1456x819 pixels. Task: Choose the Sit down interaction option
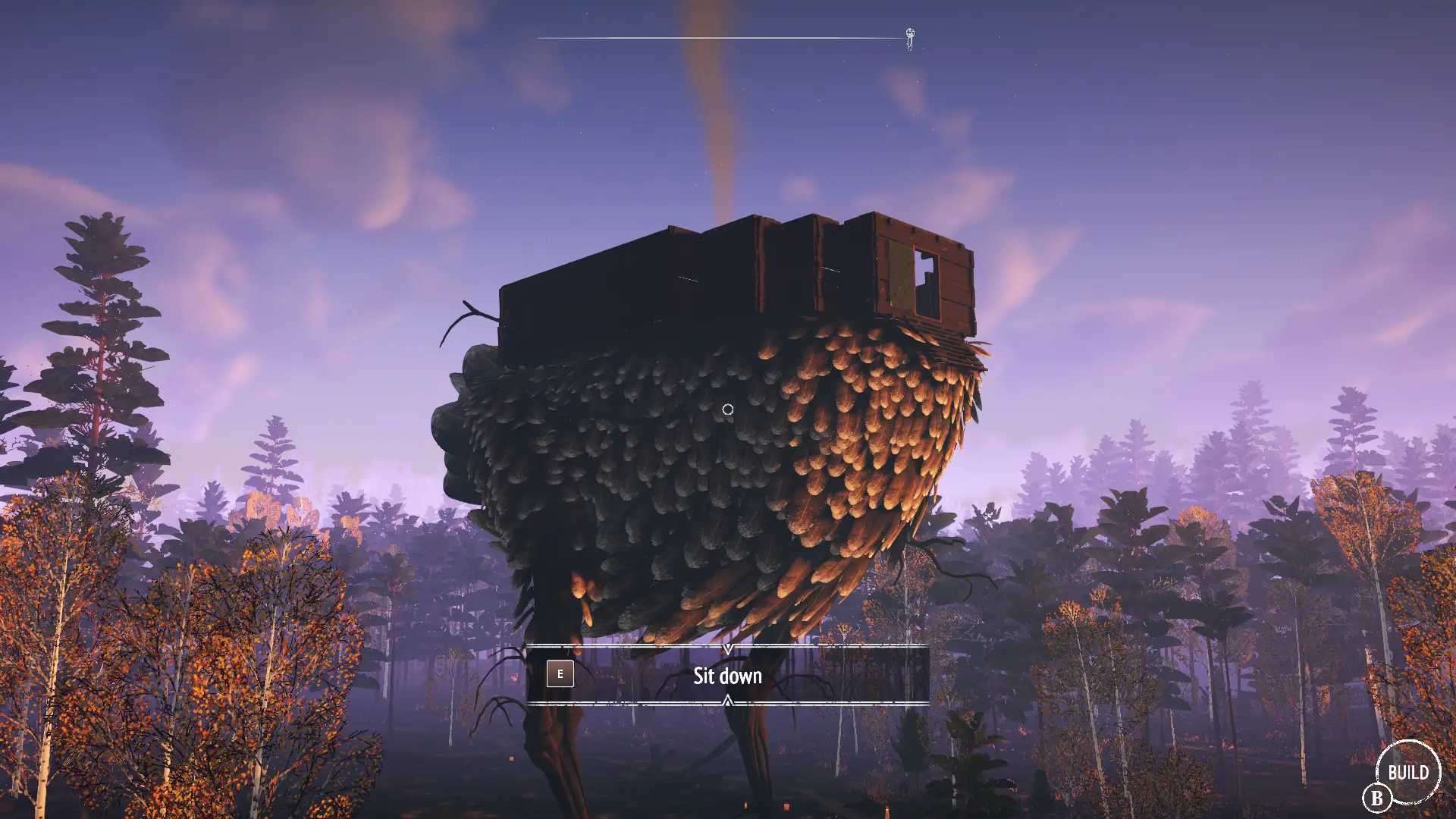[x=727, y=675]
